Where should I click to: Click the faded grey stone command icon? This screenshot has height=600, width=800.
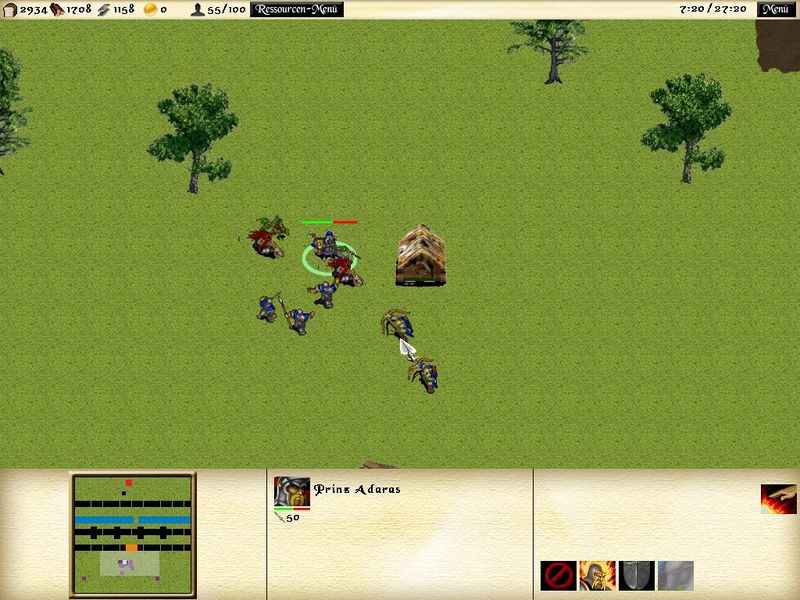pos(675,575)
